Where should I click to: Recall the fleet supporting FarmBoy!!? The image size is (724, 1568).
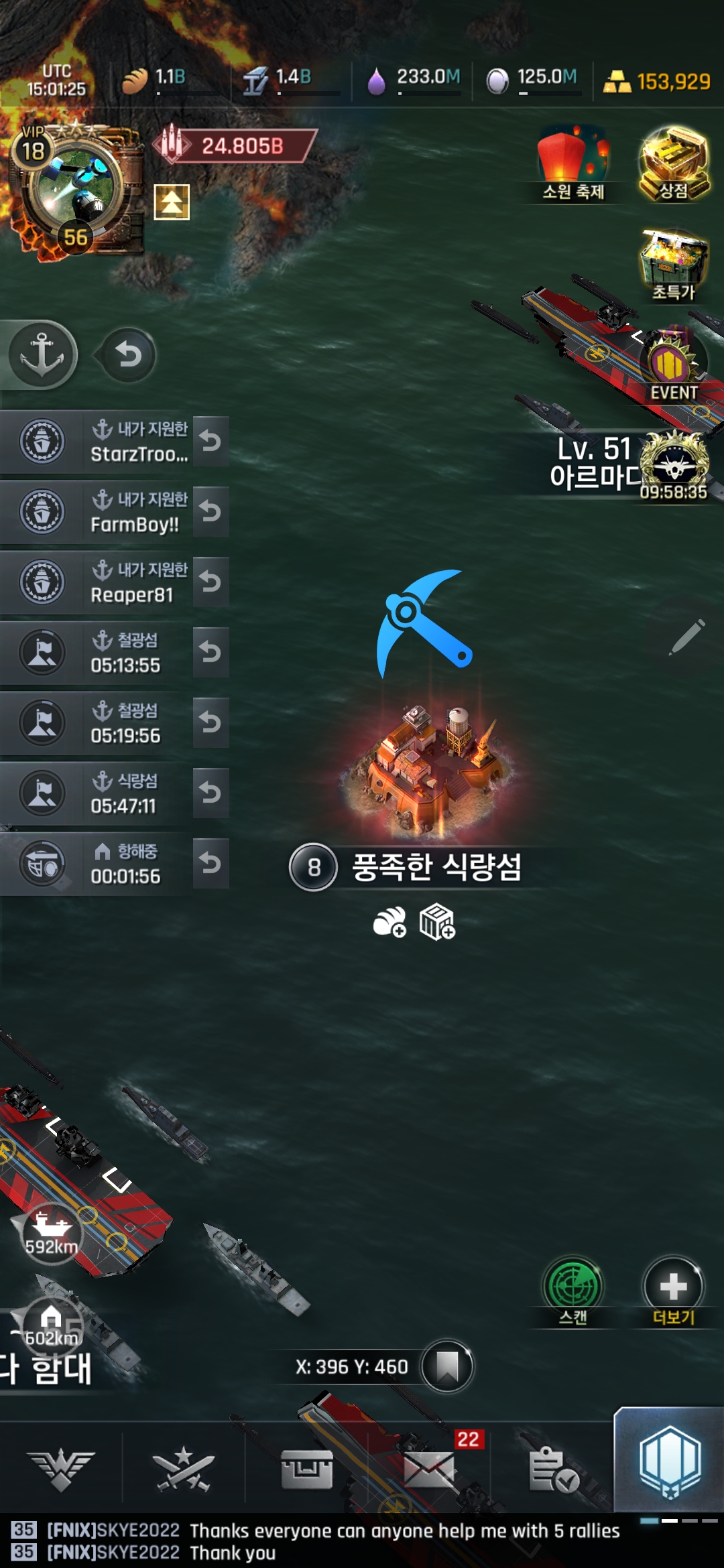[210, 512]
